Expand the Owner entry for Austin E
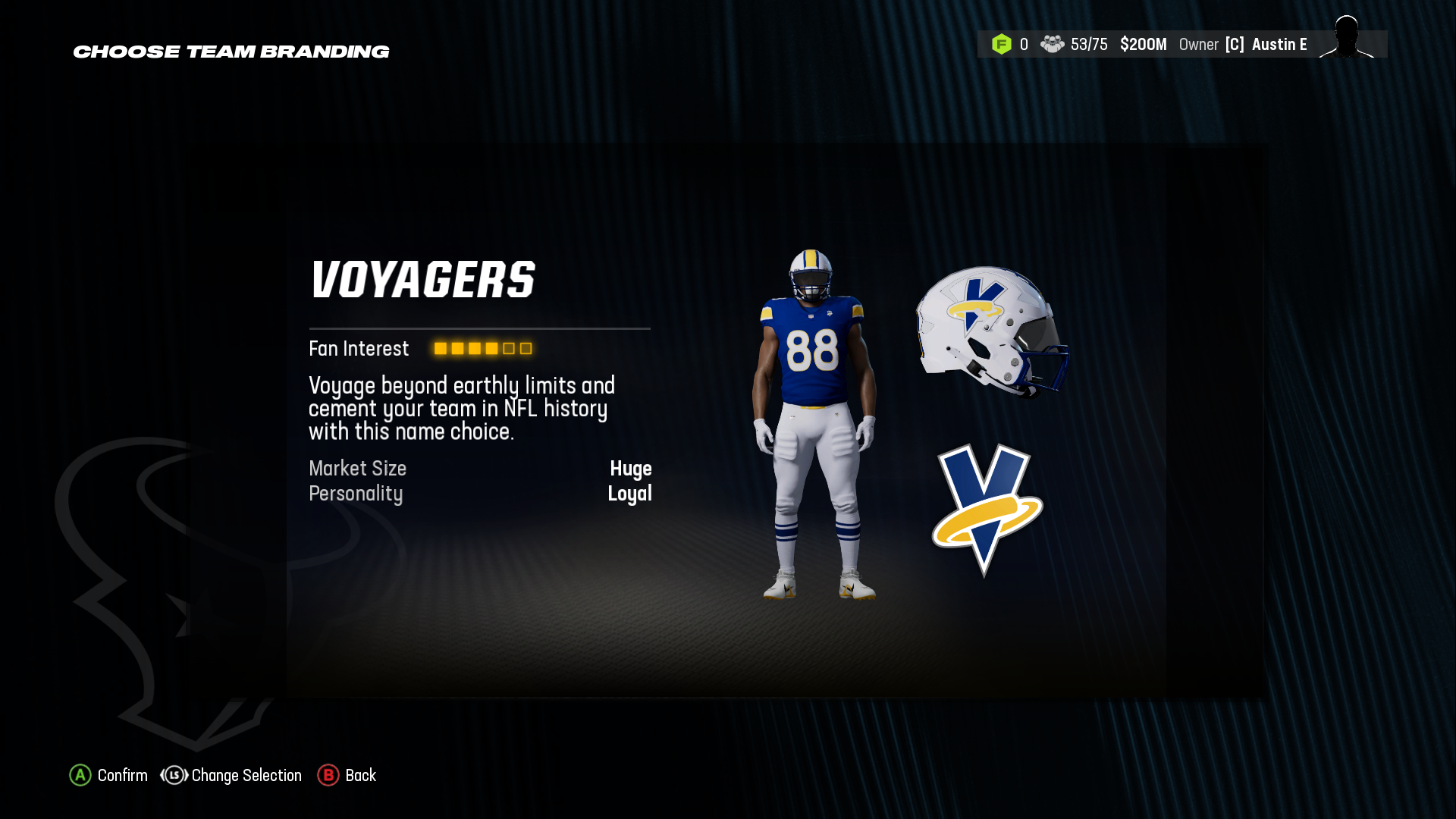The width and height of the screenshot is (1456, 819). click(x=1279, y=45)
